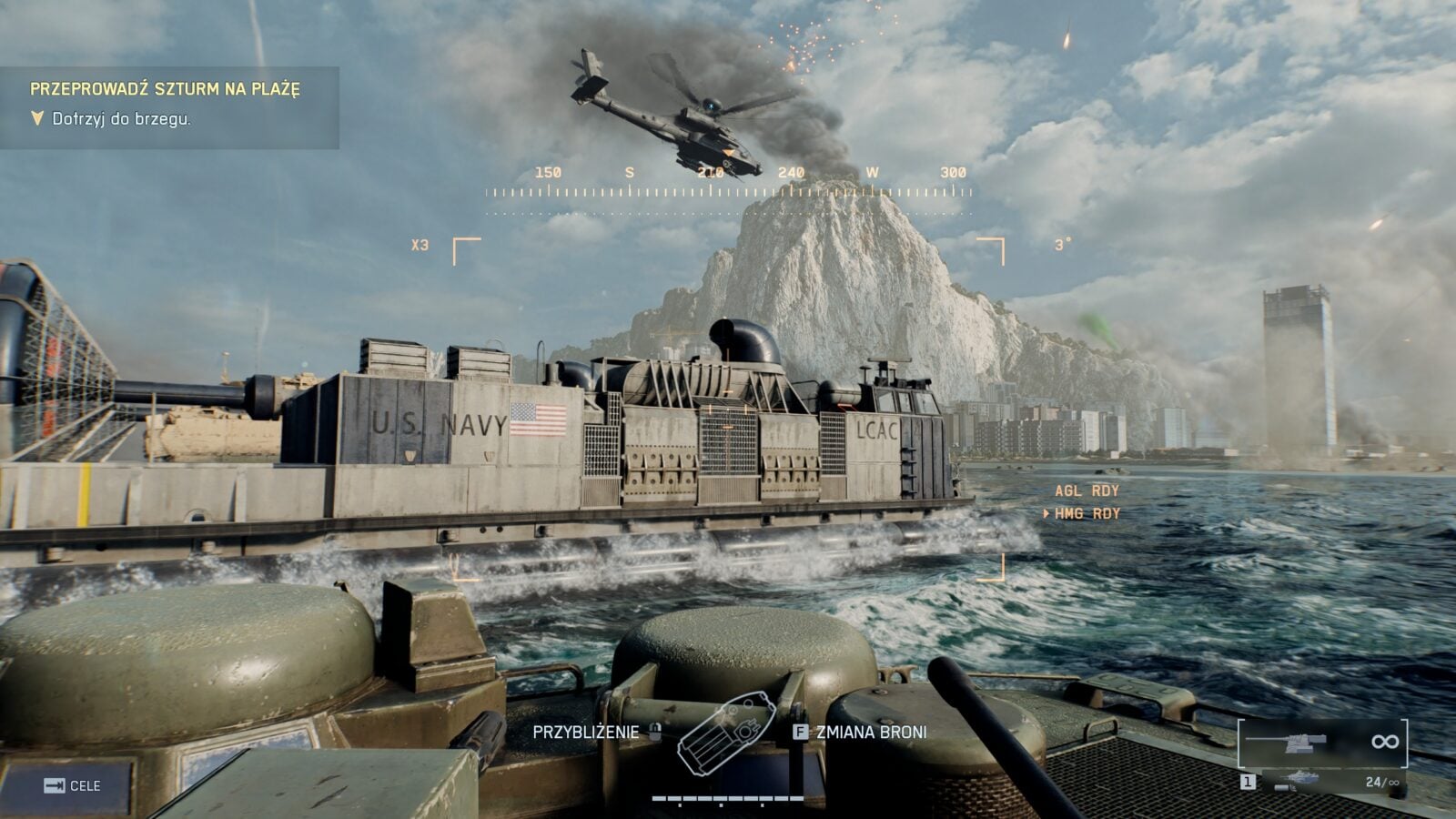Open the Cele objectives panel
This screenshot has height=819, width=1456.
73,785
